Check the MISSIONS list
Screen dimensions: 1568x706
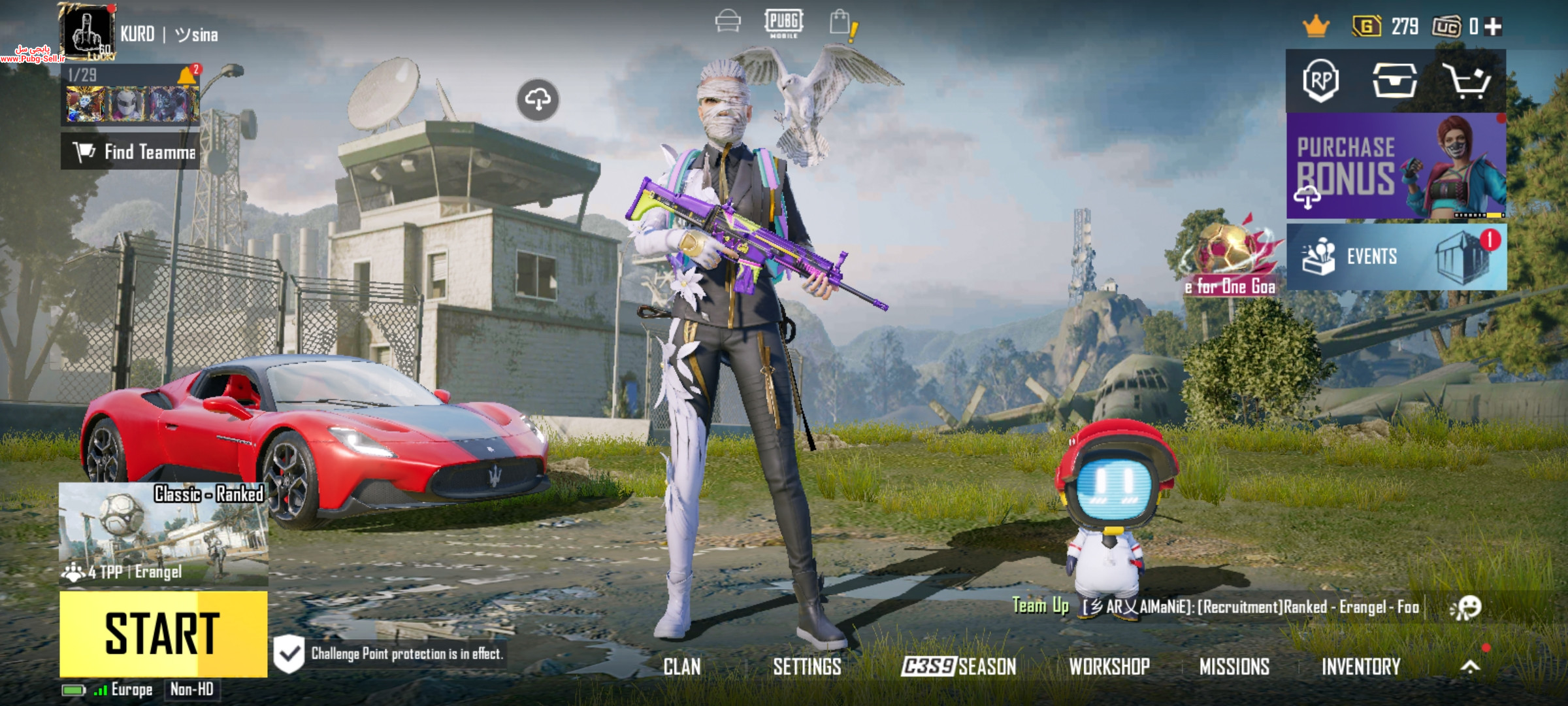click(1234, 667)
